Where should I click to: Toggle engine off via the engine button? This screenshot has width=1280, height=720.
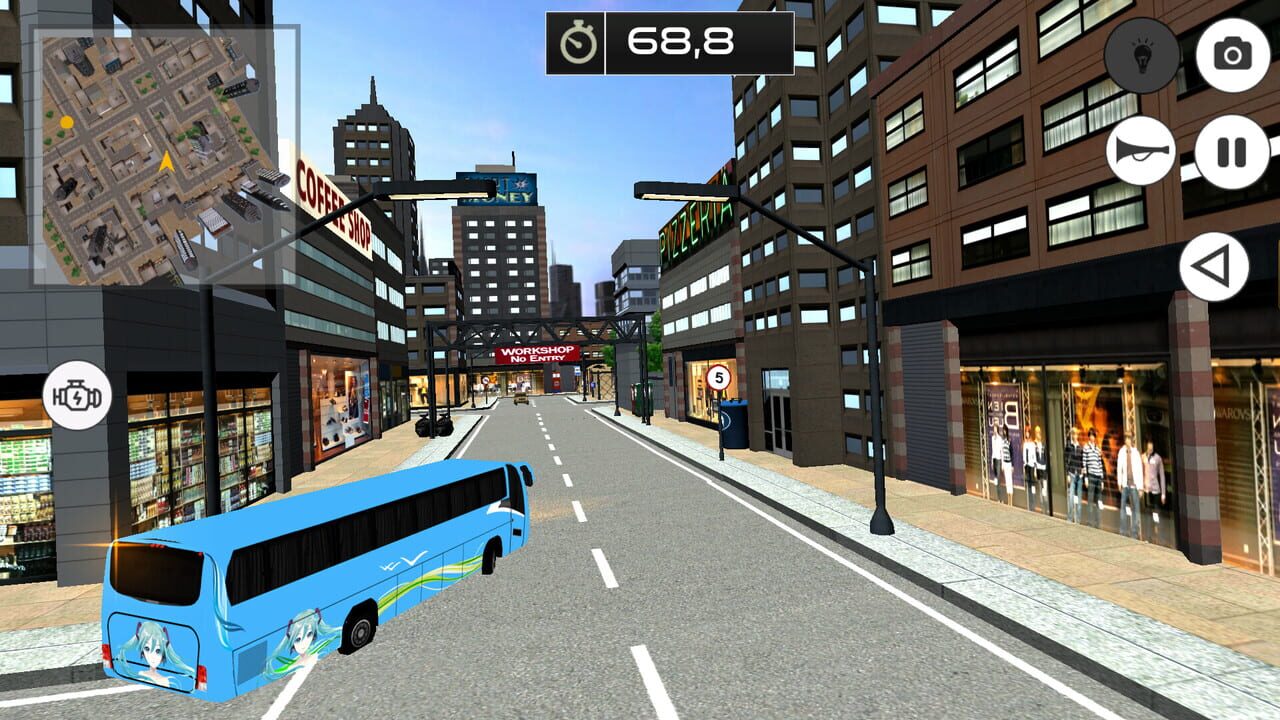click(x=75, y=395)
